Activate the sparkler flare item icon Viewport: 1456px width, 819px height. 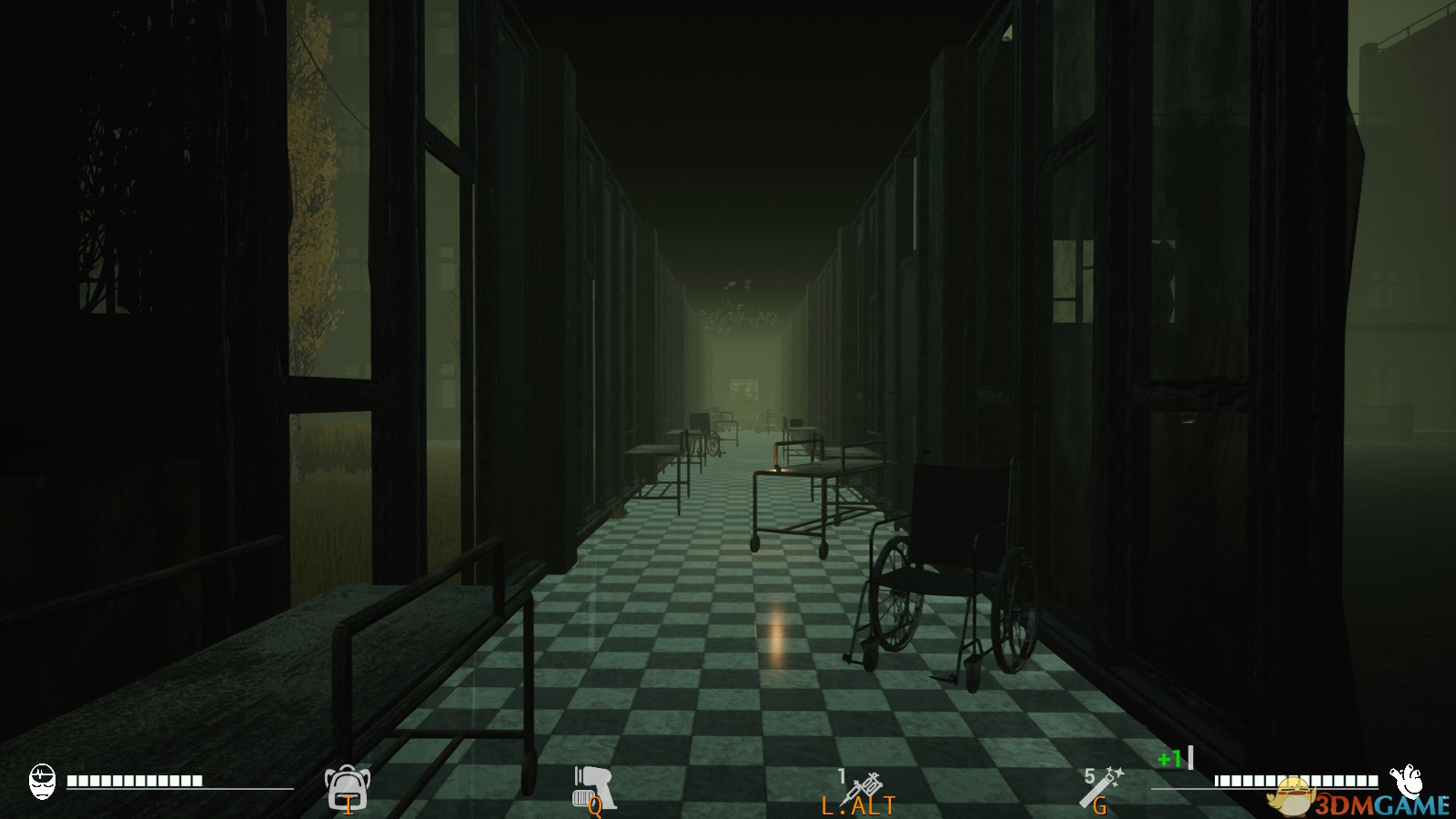point(1102,786)
